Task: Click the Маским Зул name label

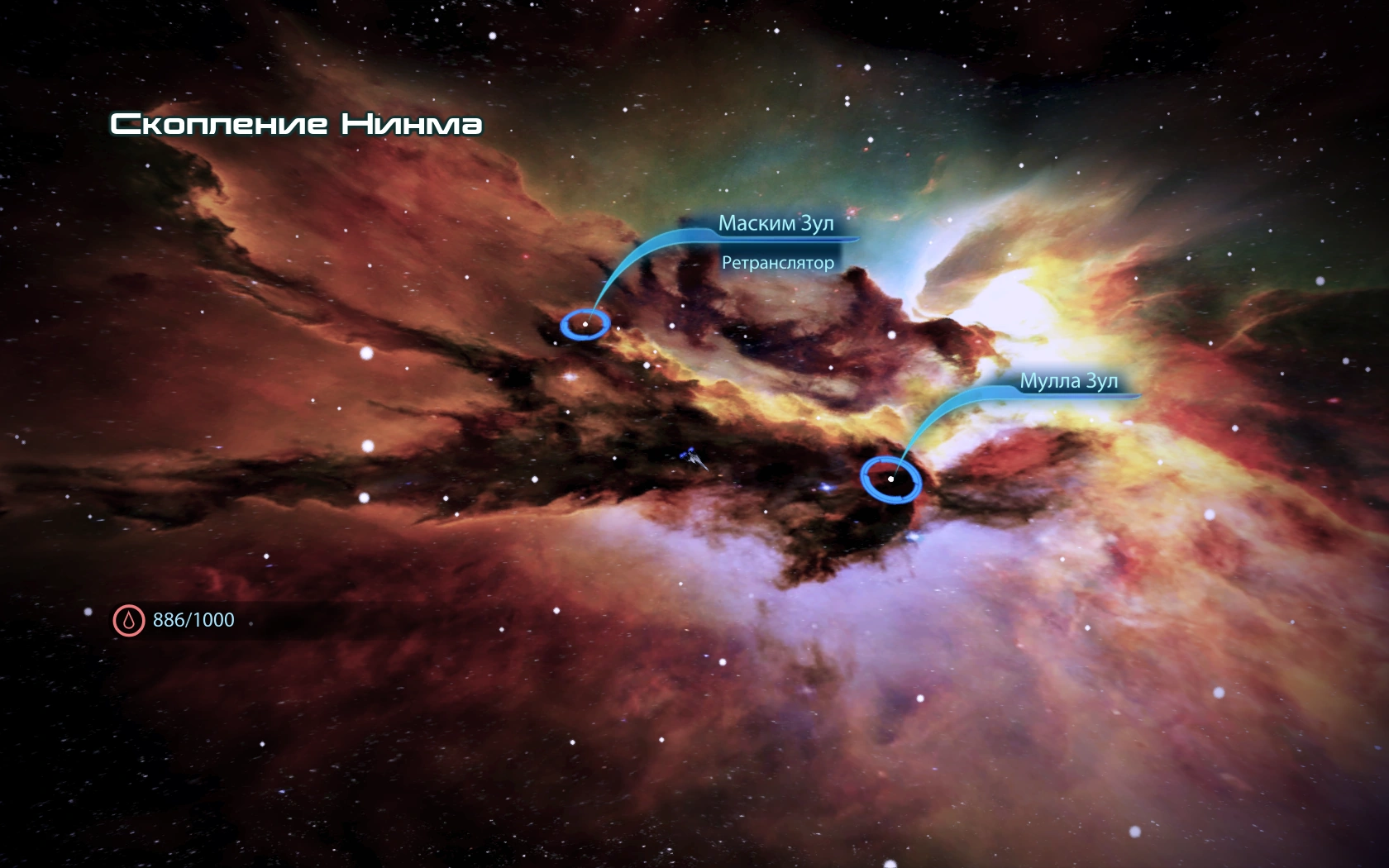Action: [x=776, y=223]
